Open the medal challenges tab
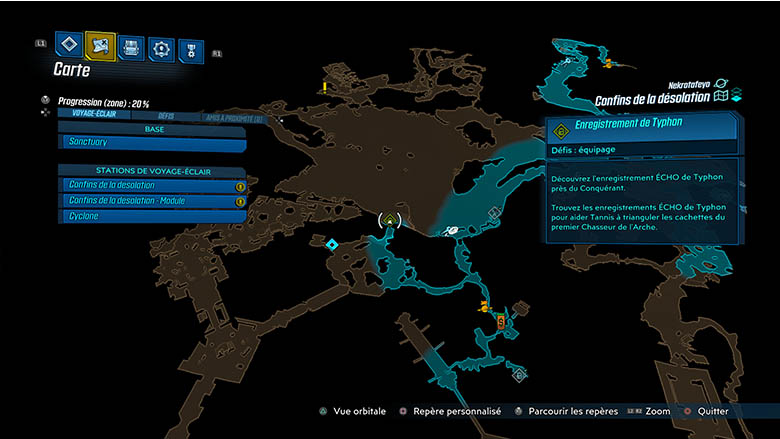The height and width of the screenshot is (439, 780). tap(187, 50)
